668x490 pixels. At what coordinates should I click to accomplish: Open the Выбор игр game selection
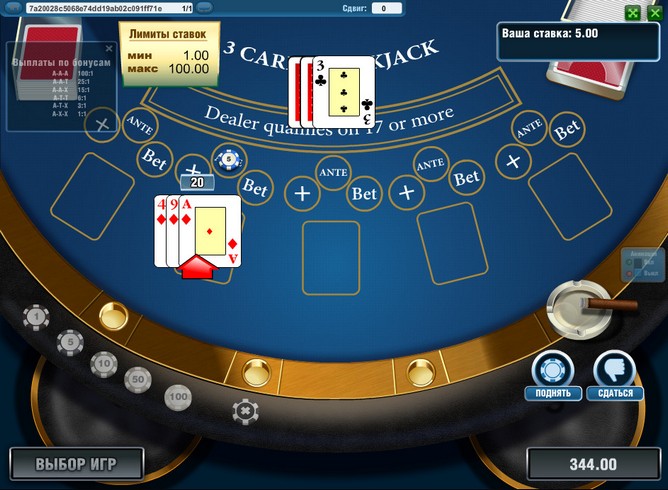[76, 464]
